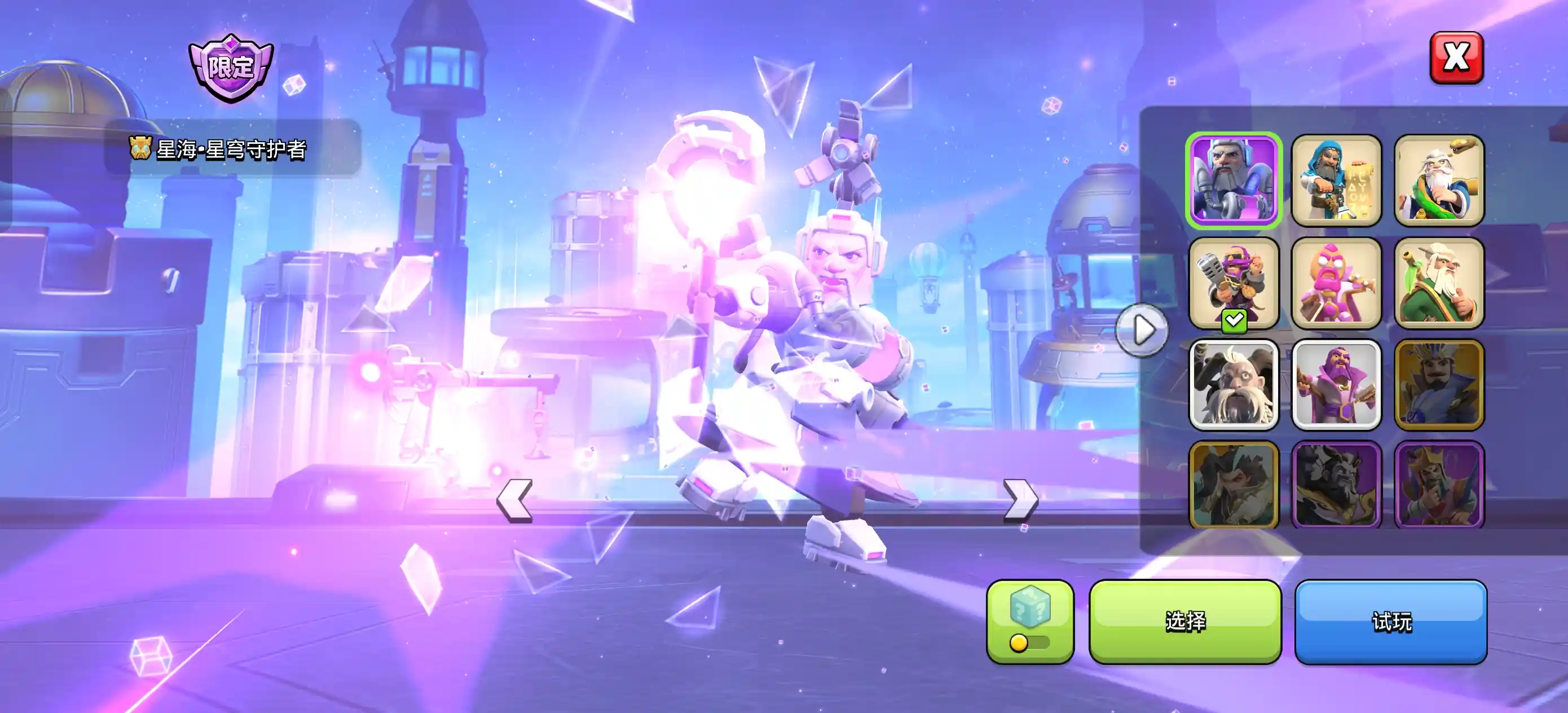Pick the white-bearded warden with the golden snake

point(1439,181)
